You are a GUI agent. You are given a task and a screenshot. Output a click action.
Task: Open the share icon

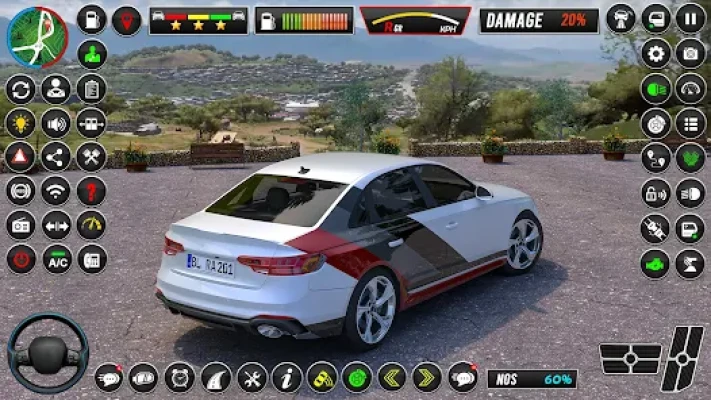pyautogui.click(x=56, y=156)
